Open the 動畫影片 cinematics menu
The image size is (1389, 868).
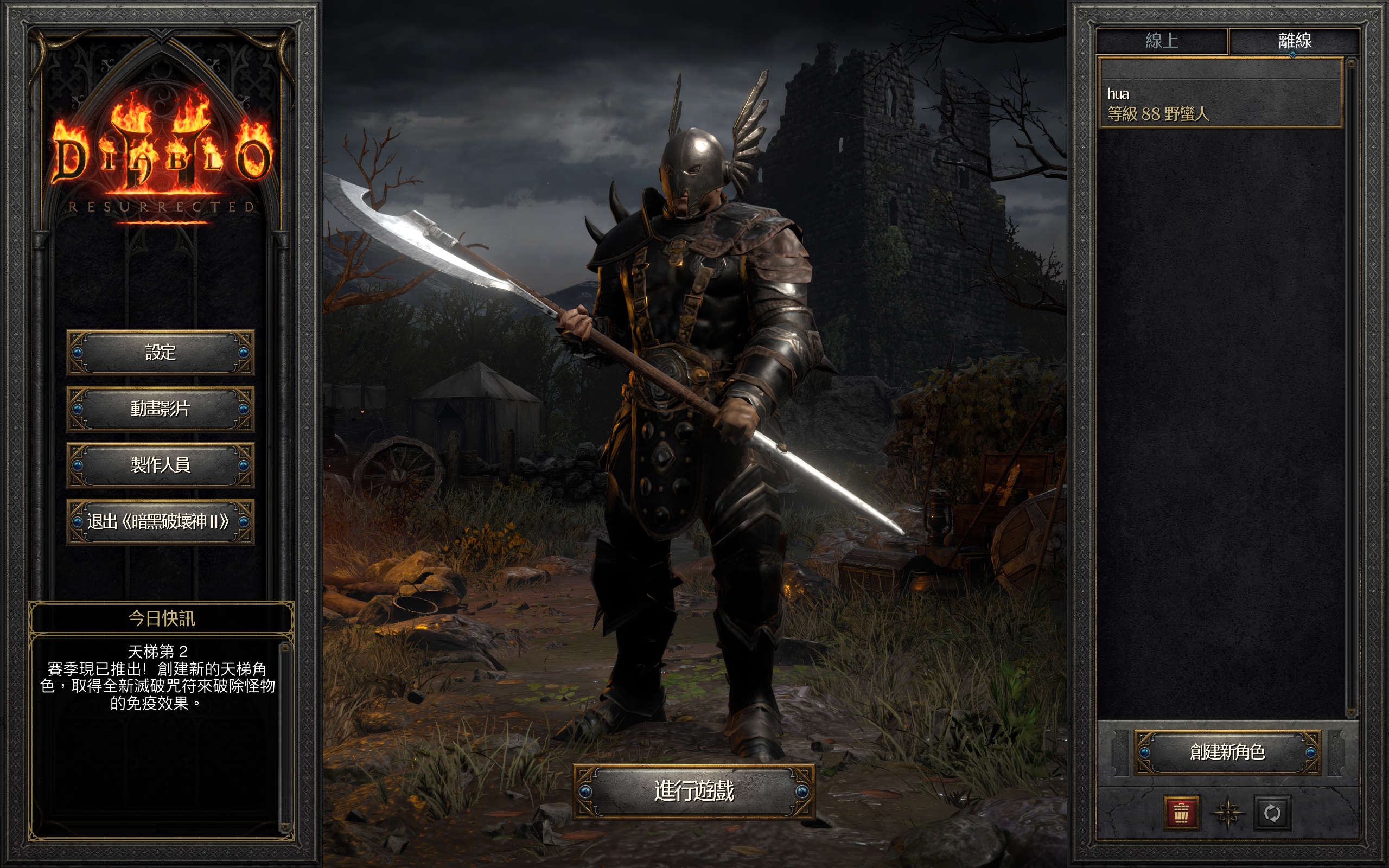pos(160,409)
